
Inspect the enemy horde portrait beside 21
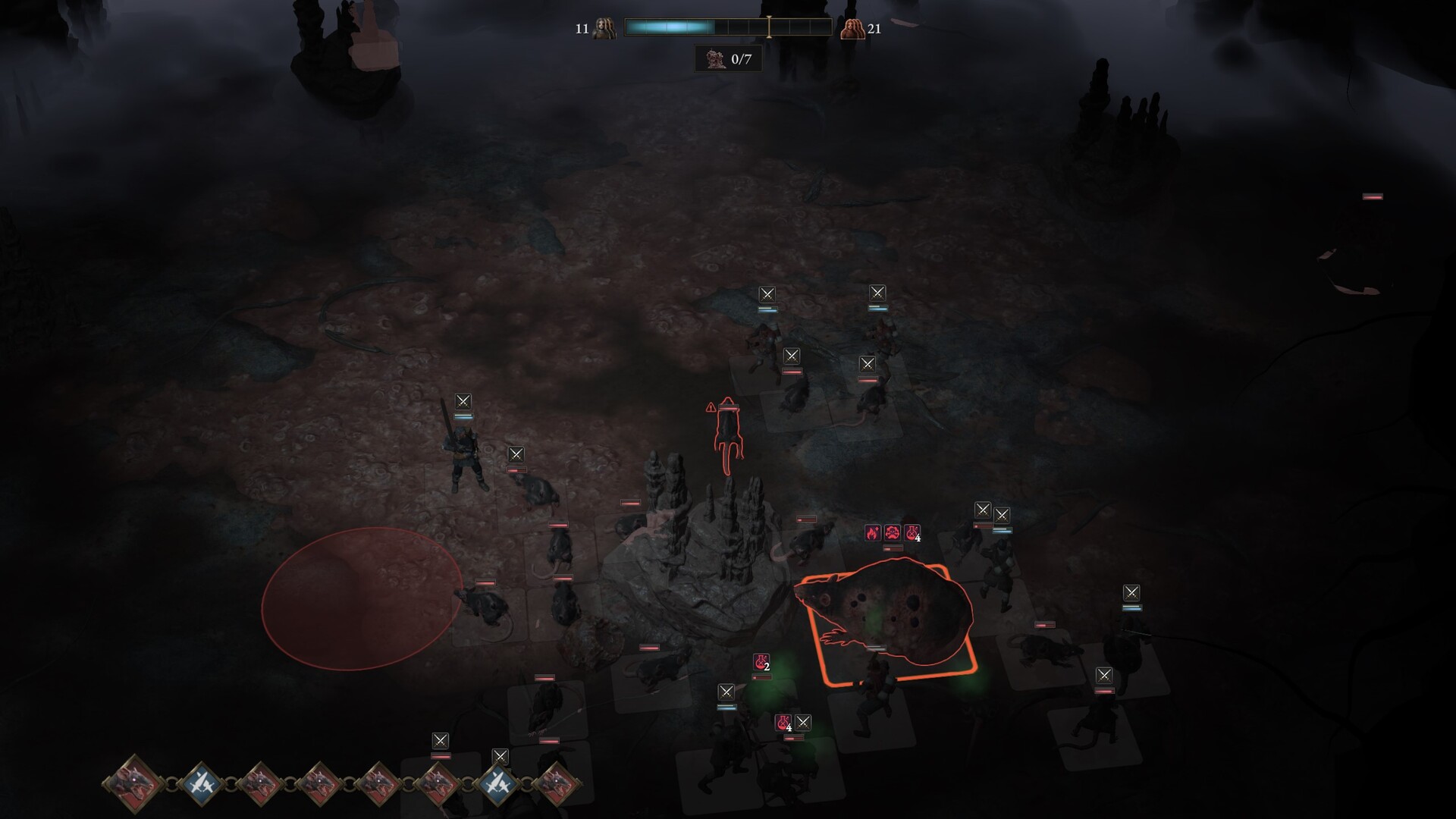click(x=852, y=29)
